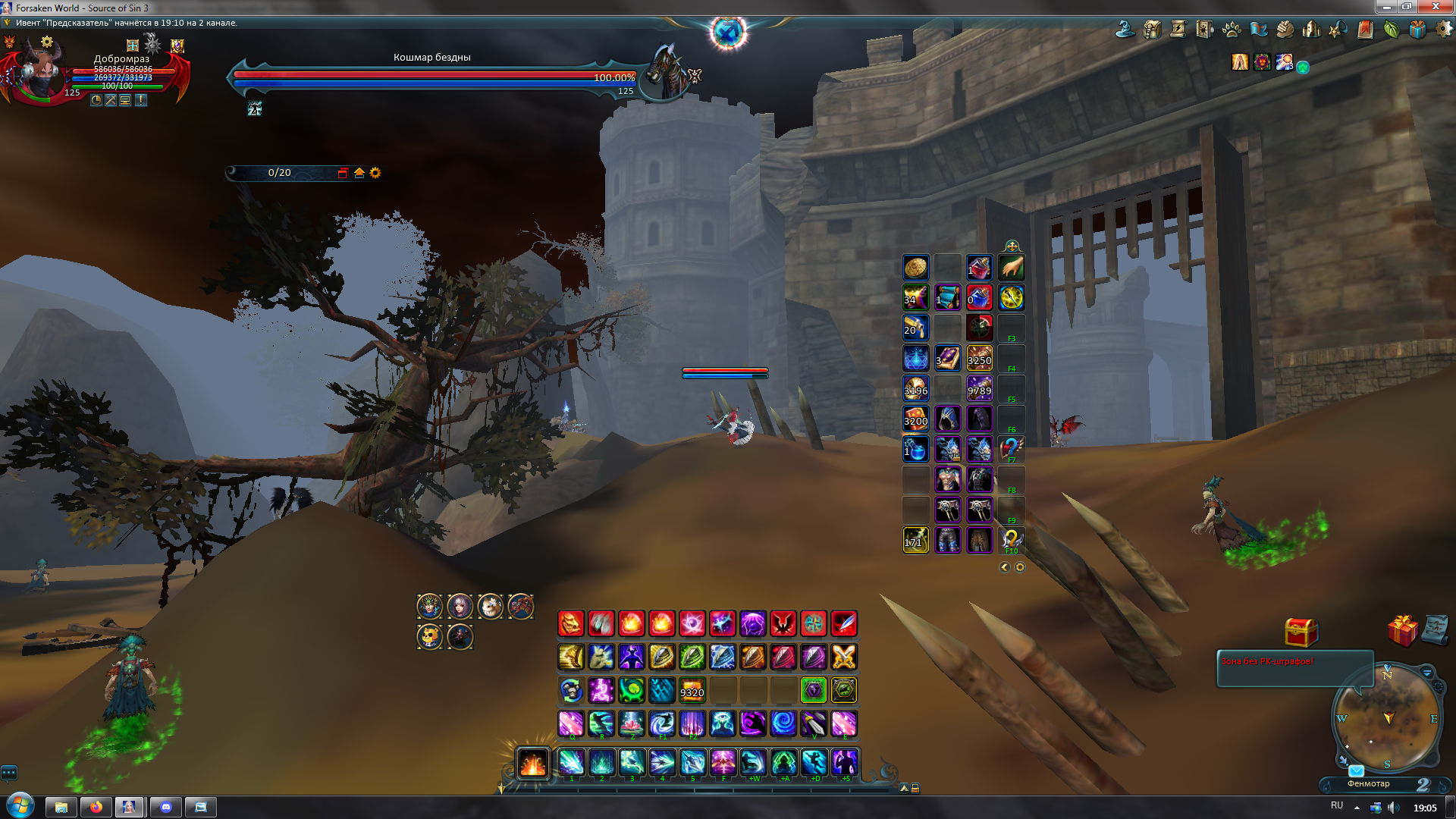Close the game window
This screenshot has height=819, width=1456.
click(1435, 7)
